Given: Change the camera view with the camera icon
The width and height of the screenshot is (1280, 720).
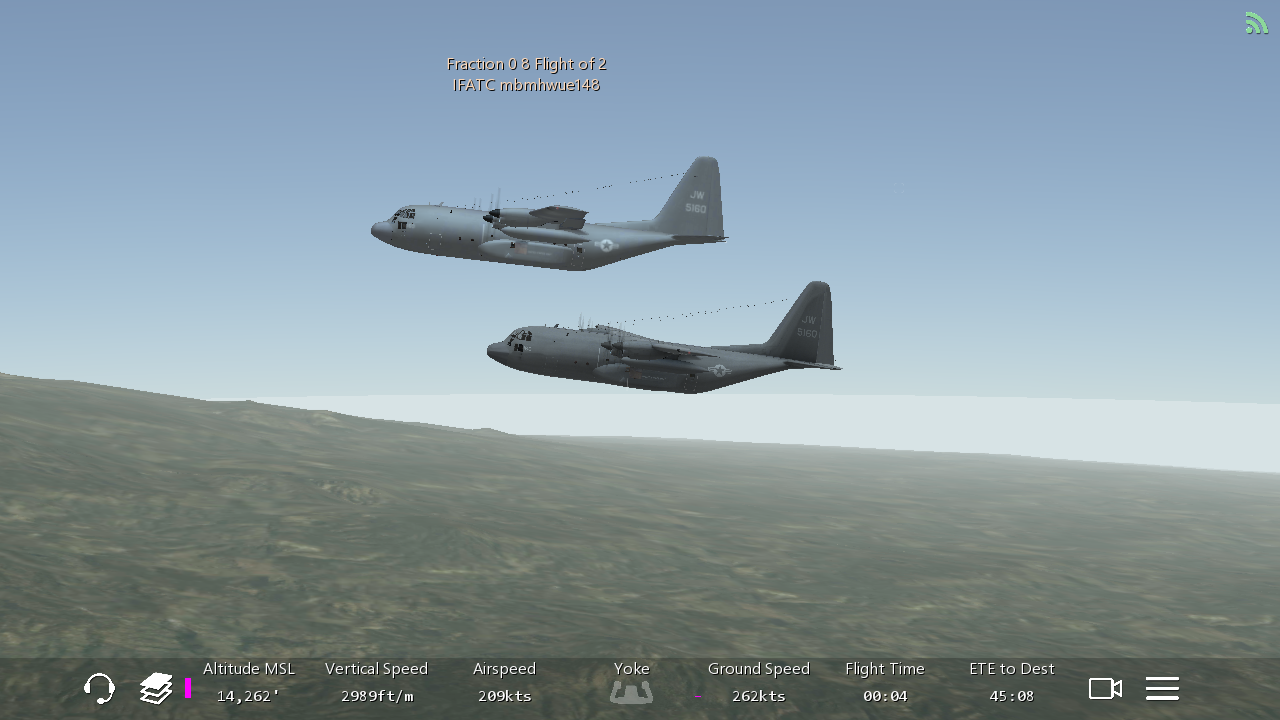Looking at the screenshot, I should tap(1105, 688).
